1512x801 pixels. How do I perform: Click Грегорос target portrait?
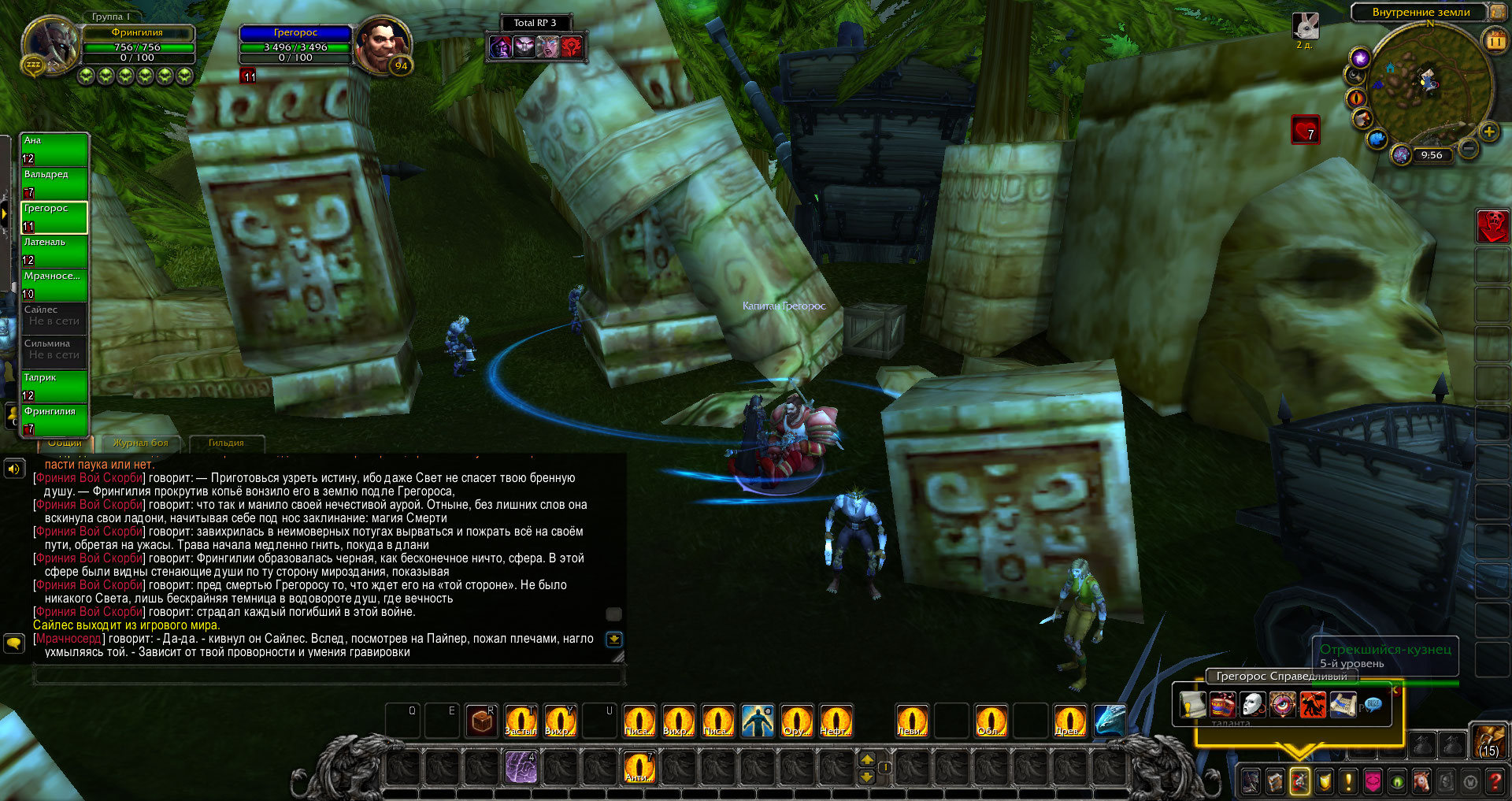383,45
